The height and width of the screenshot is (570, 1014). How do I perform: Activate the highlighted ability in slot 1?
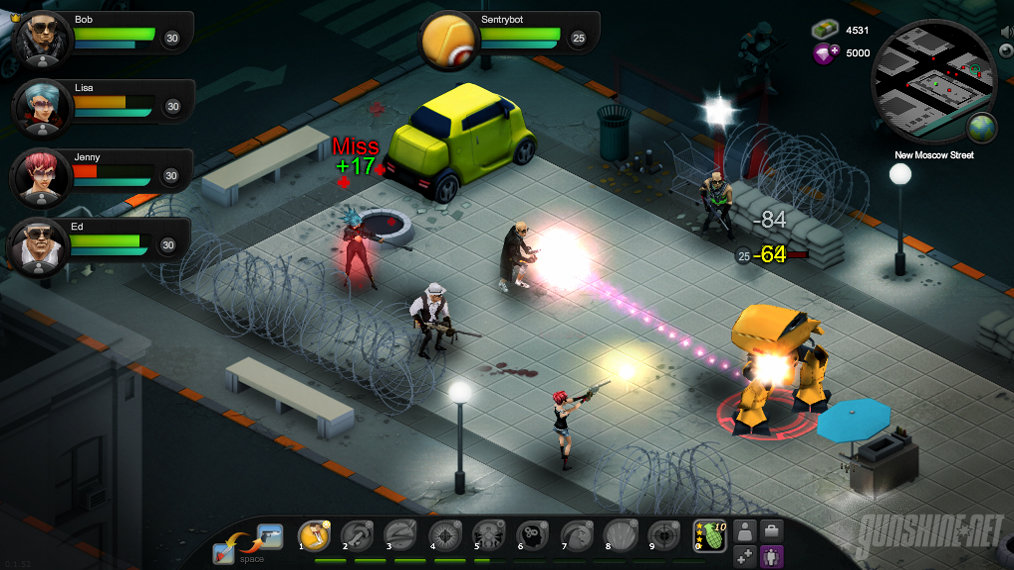315,537
